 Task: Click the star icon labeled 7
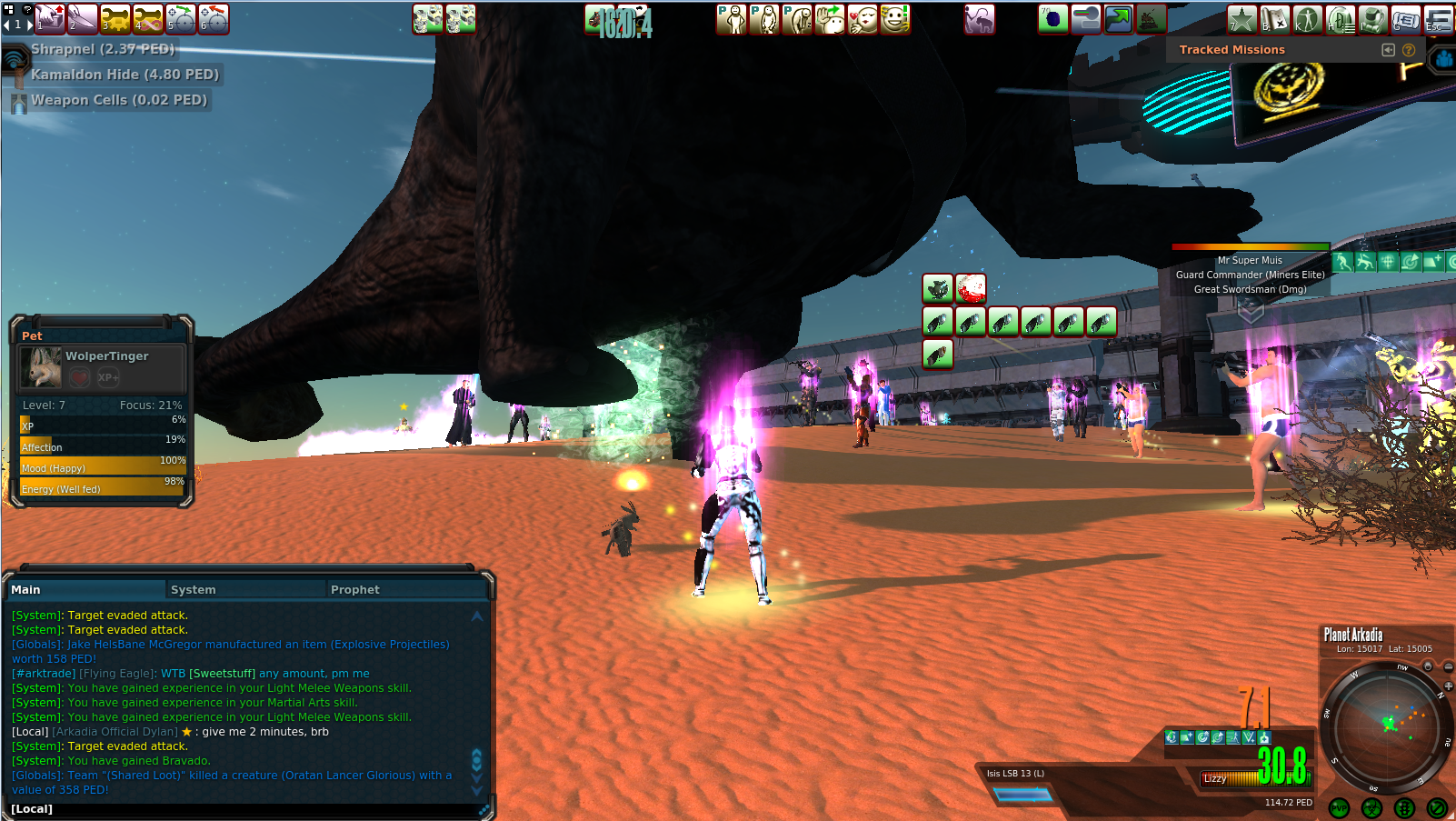[x=1242, y=19]
